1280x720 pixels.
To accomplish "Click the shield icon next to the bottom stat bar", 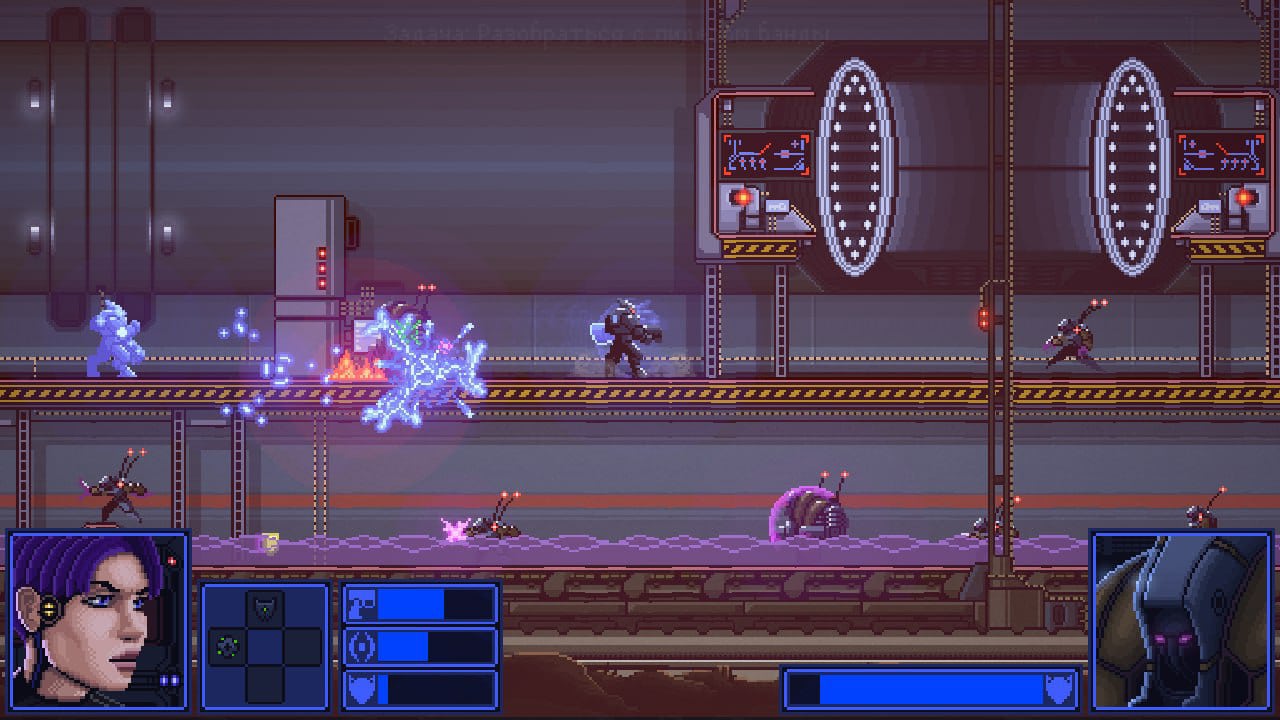I will 360,690.
